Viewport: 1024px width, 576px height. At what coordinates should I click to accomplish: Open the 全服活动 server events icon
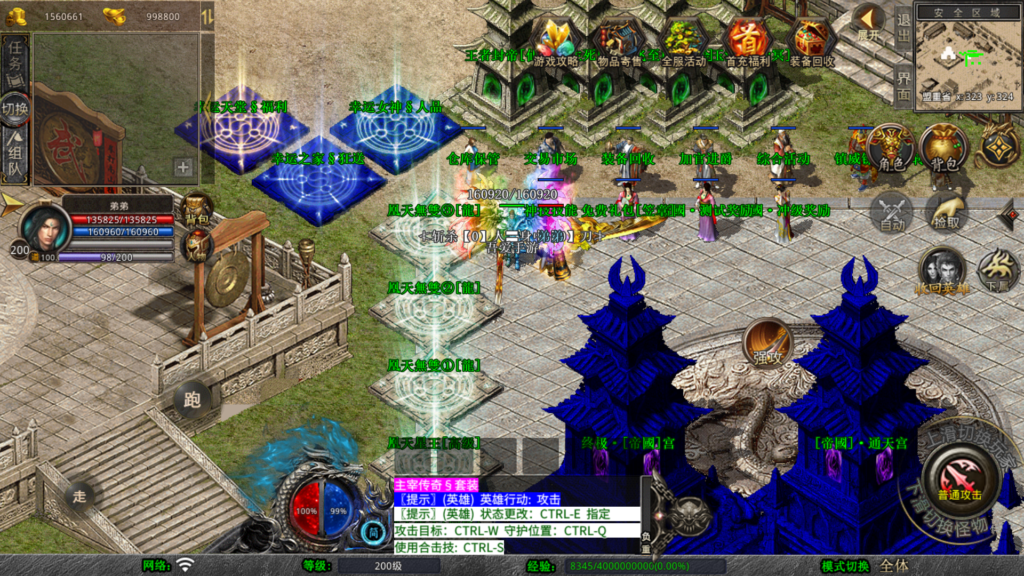684,43
